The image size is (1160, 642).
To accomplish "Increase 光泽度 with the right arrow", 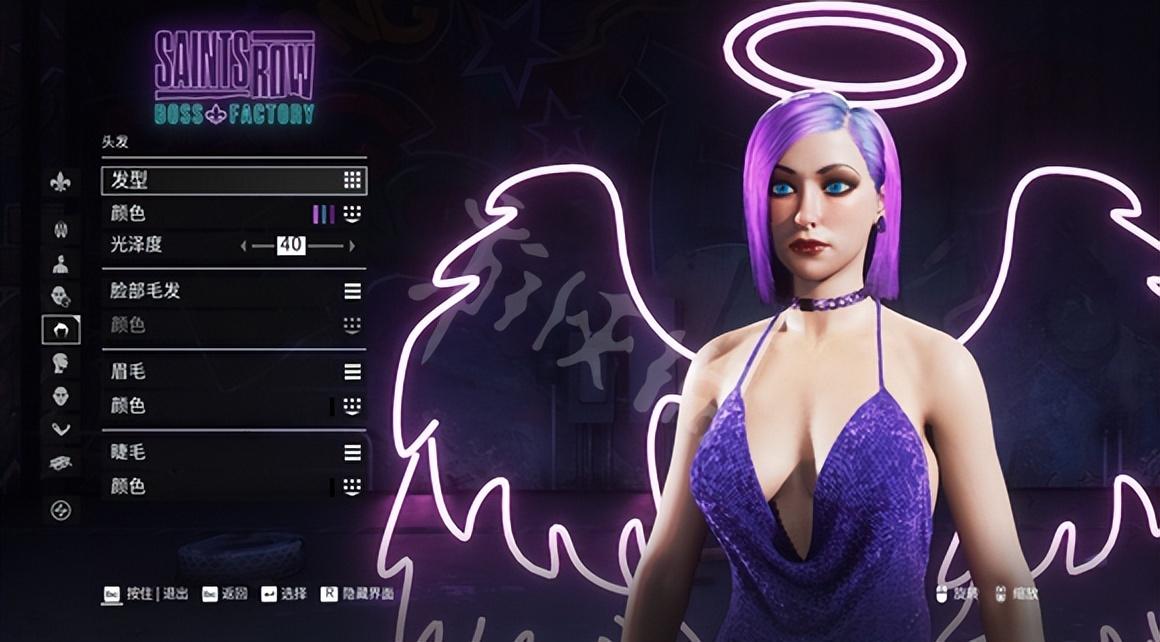I will tap(352, 245).
